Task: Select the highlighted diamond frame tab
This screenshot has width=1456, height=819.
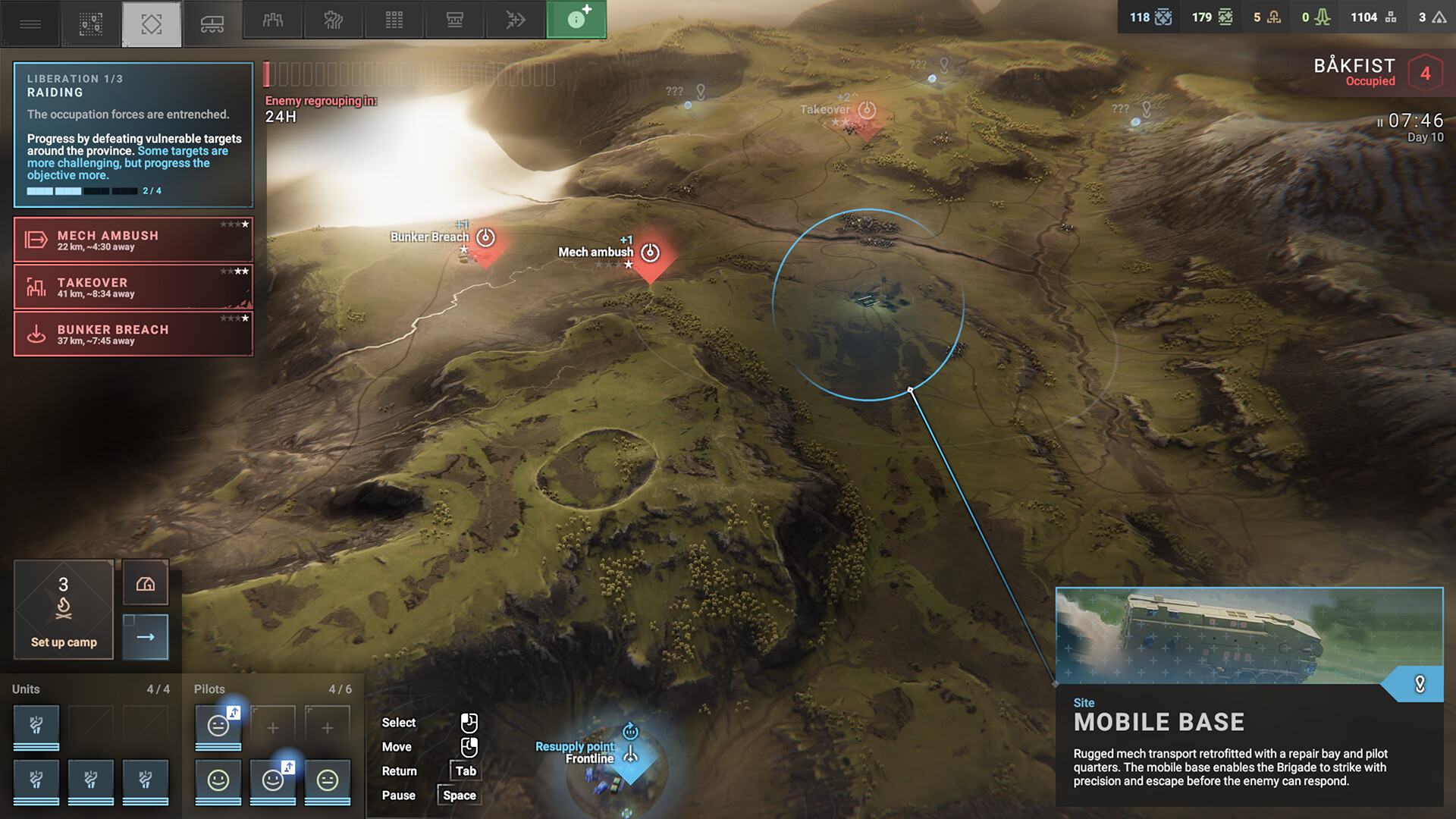Action: click(x=152, y=24)
